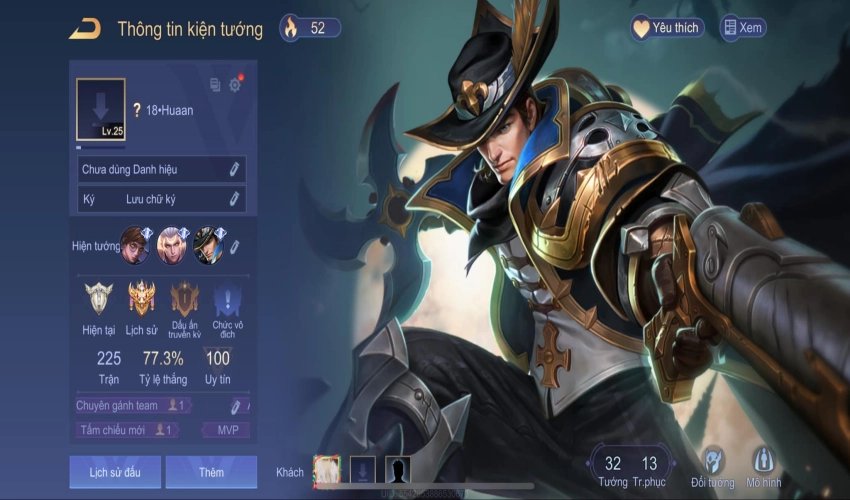Go back using the return arrow

point(84,29)
